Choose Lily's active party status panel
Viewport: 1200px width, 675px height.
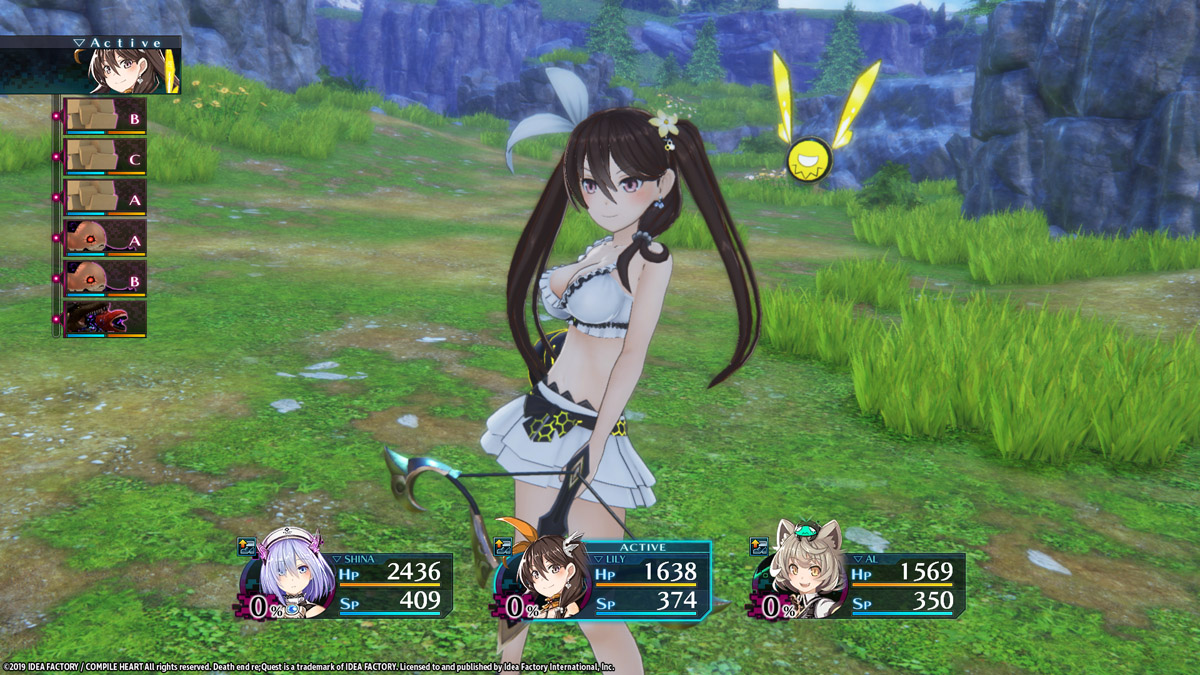606,583
